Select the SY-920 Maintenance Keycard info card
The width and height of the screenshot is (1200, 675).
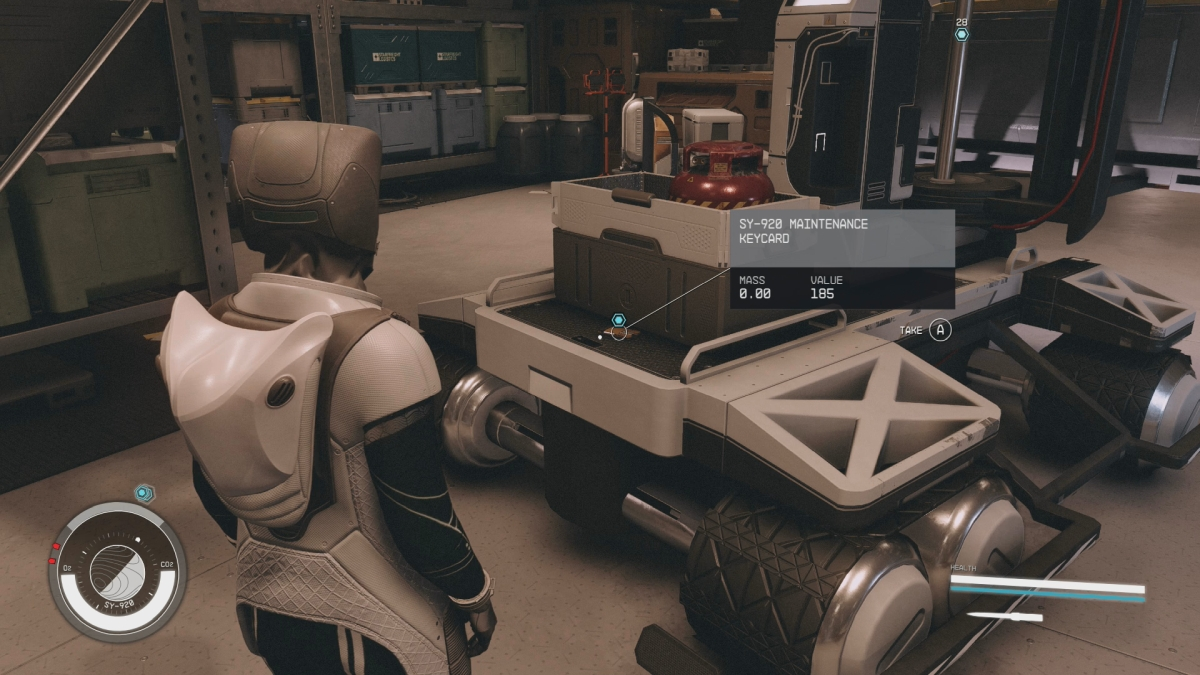coord(841,258)
